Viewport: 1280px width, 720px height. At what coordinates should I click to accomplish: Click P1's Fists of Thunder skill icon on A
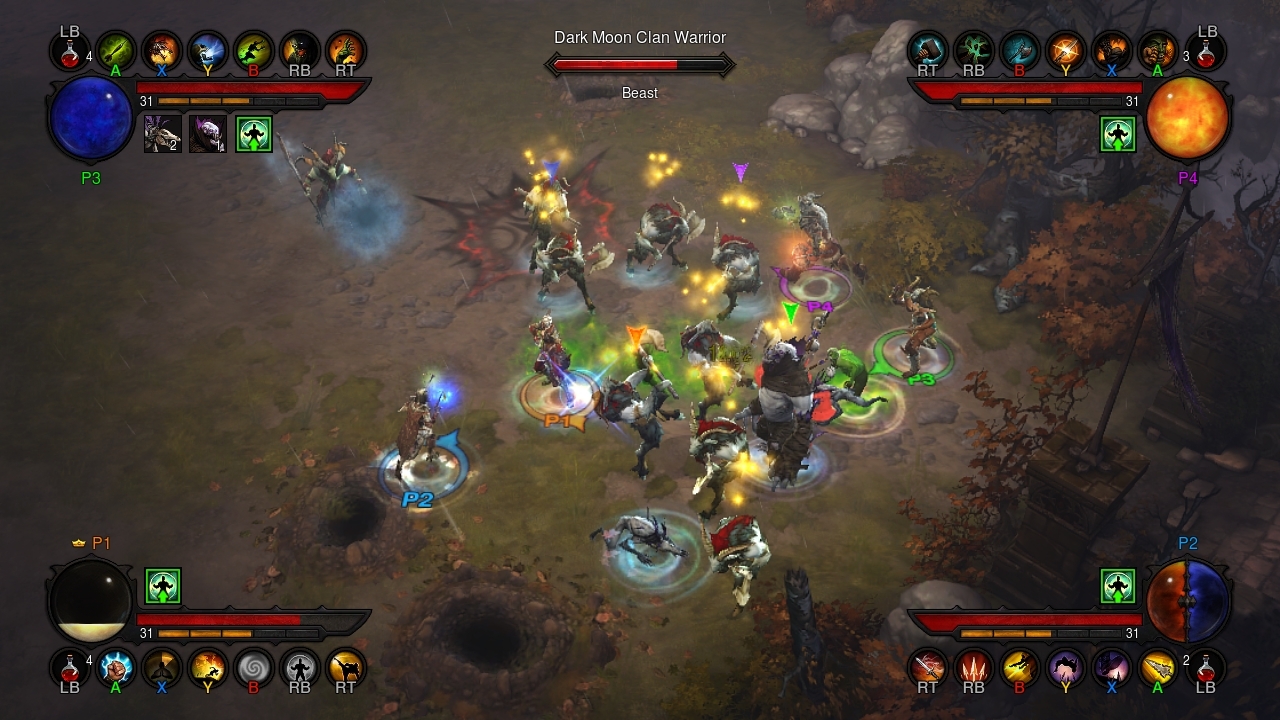click(x=117, y=668)
